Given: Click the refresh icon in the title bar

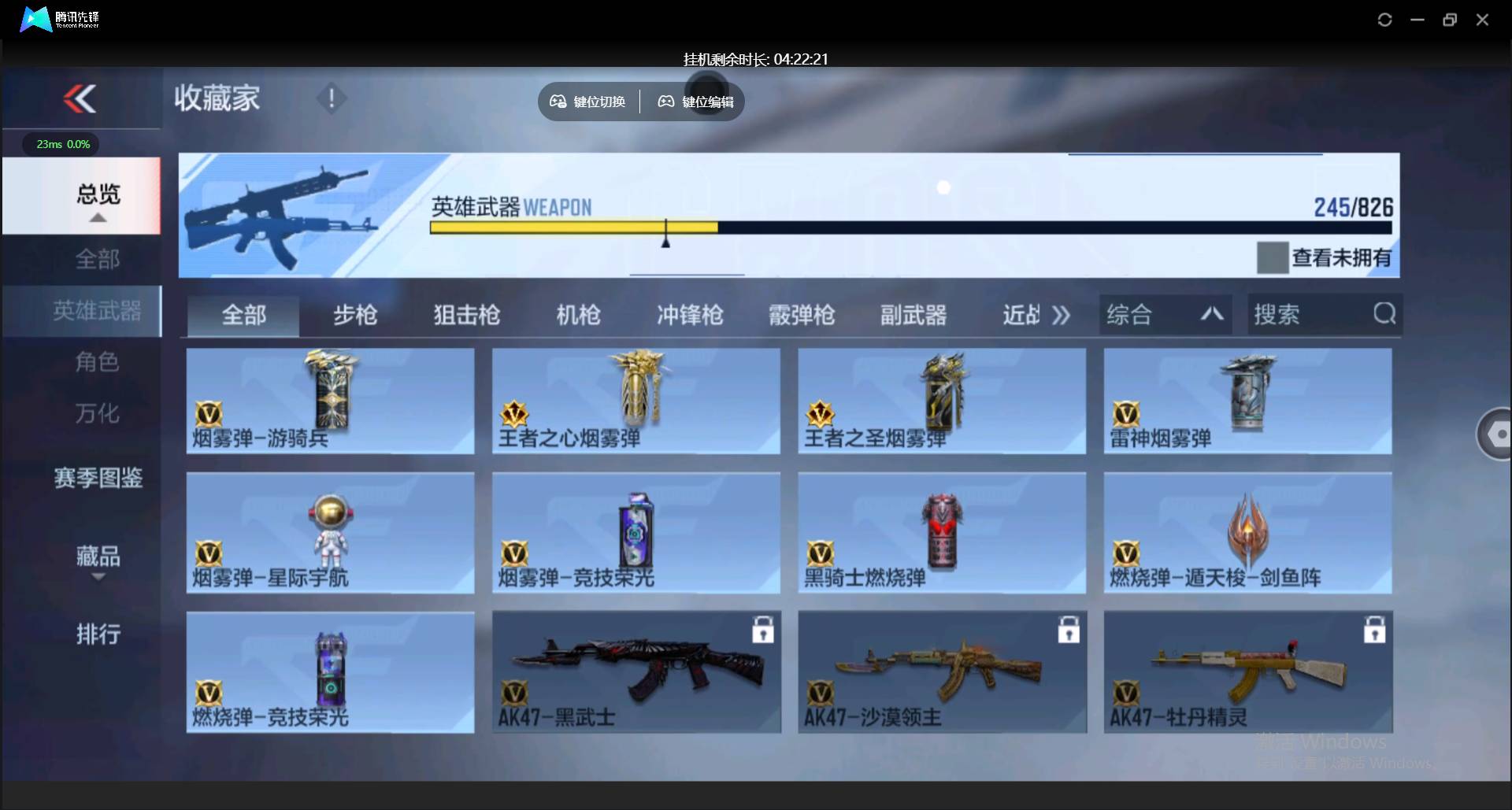Looking at the screenshot, I should click(1384, 20).
